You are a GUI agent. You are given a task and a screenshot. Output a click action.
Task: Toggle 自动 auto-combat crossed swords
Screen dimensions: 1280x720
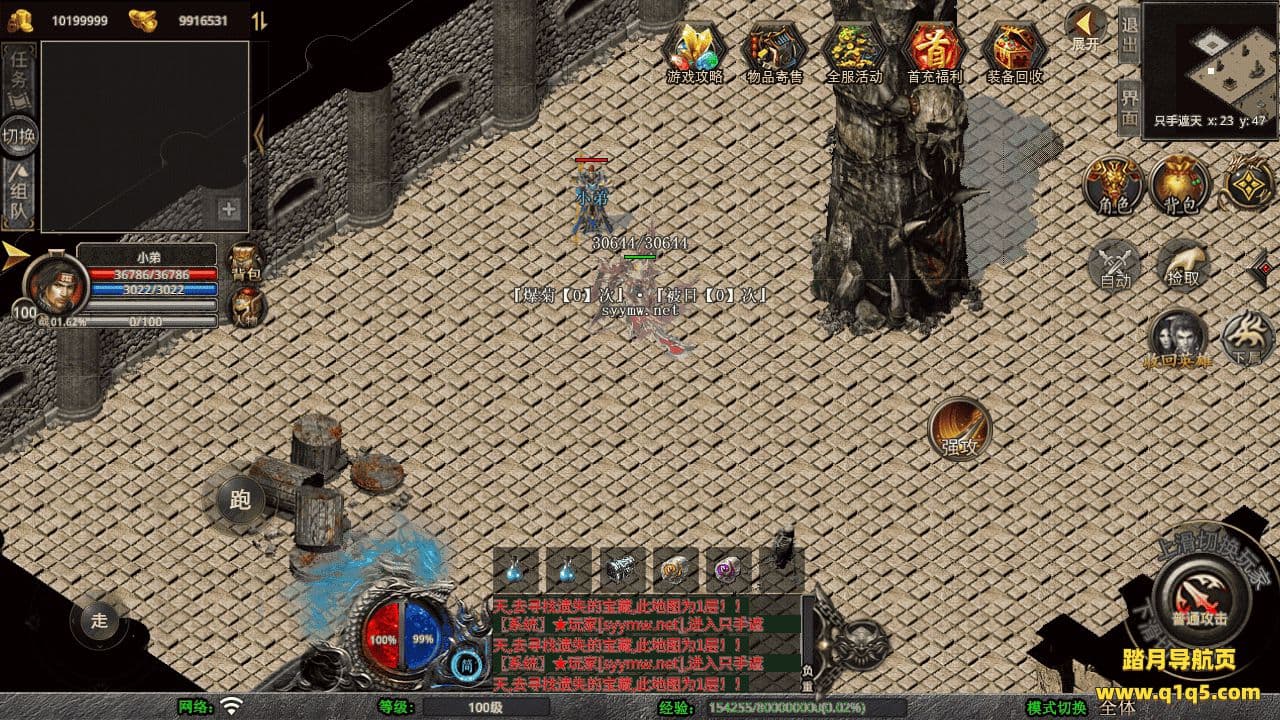(x=1115, y=264)
